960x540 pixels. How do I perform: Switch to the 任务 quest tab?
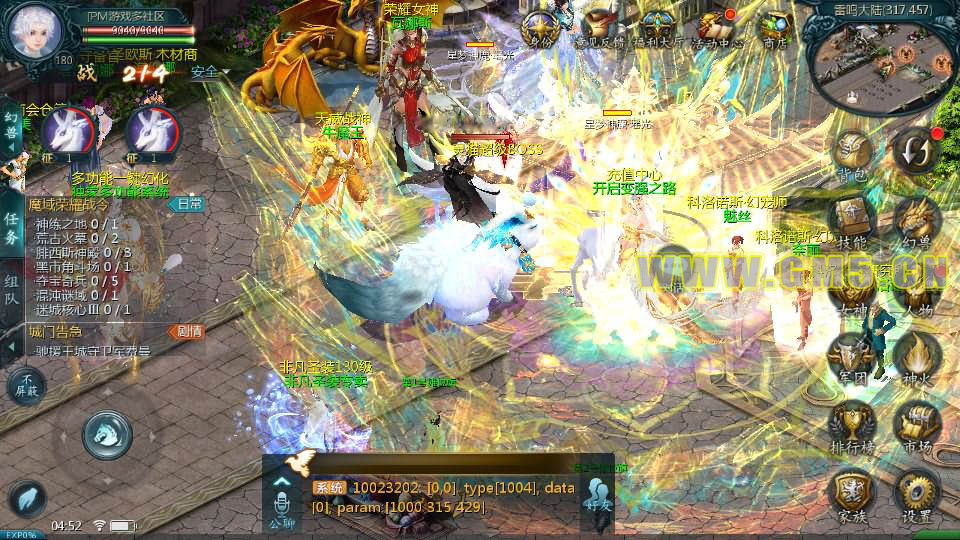click(x=11, y=228)
